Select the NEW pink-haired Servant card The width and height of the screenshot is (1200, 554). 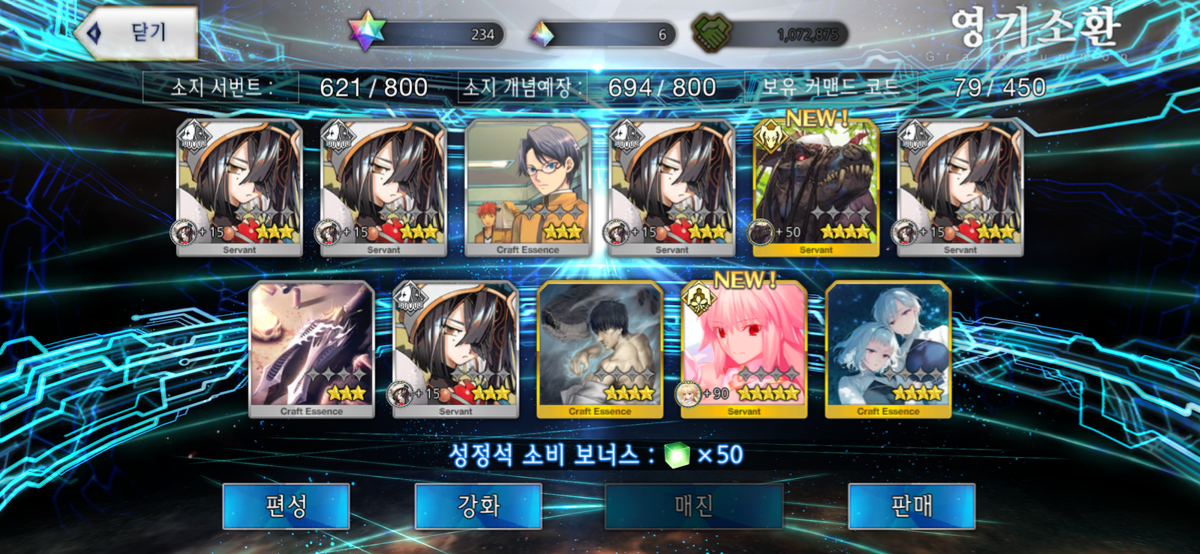pos(743,349)
